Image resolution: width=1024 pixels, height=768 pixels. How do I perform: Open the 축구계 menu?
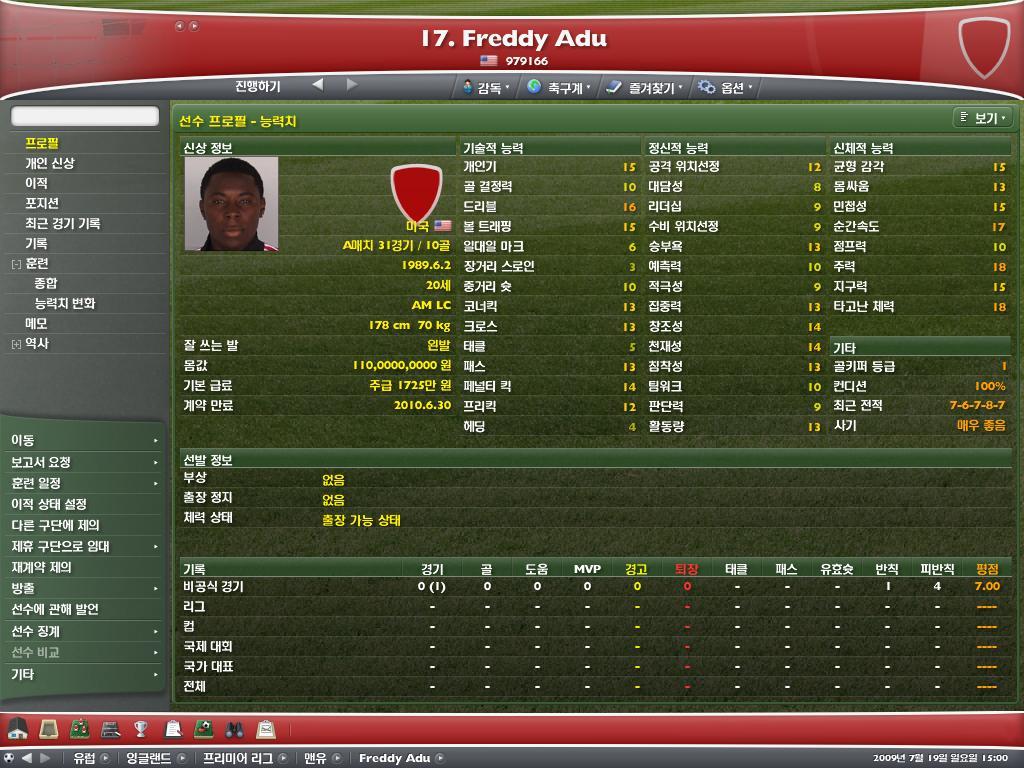(558, 88)
